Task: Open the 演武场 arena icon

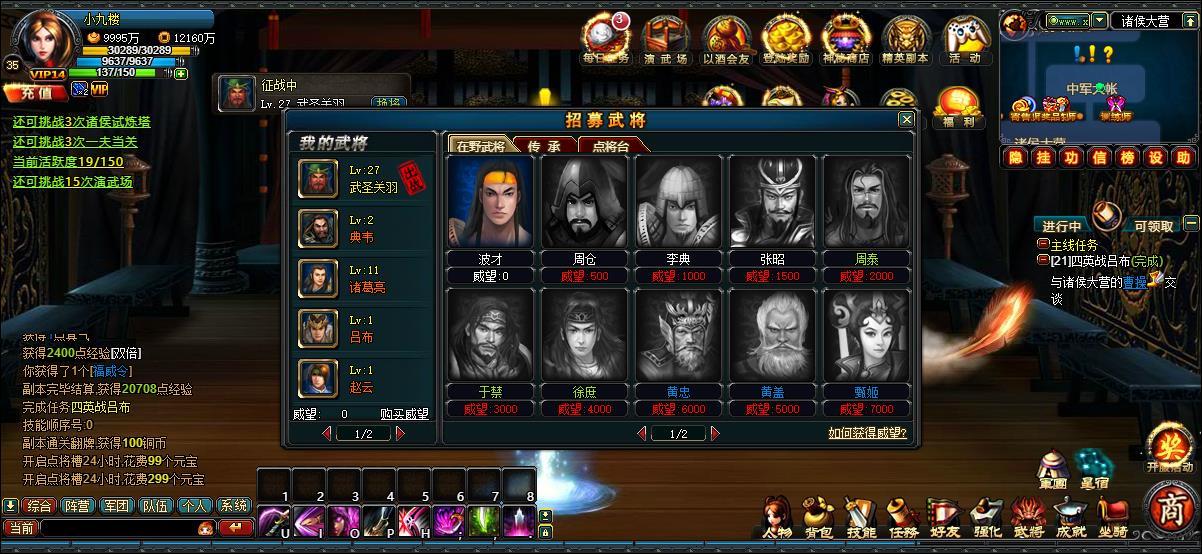Action: point(665,39)
